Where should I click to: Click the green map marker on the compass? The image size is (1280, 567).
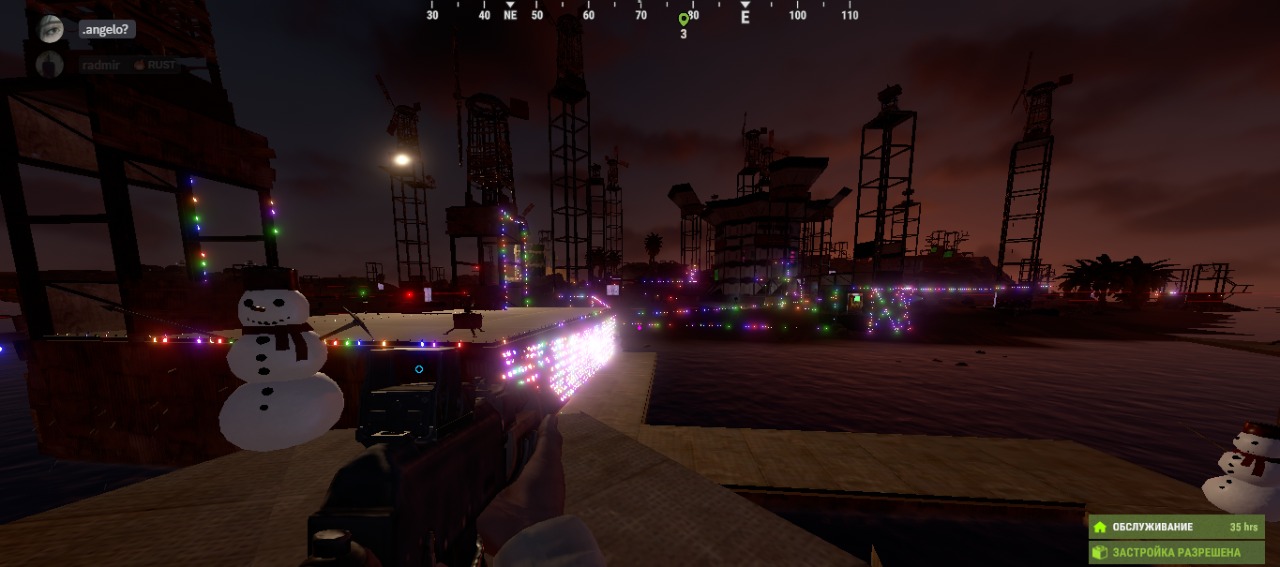(x=684, y=19)
